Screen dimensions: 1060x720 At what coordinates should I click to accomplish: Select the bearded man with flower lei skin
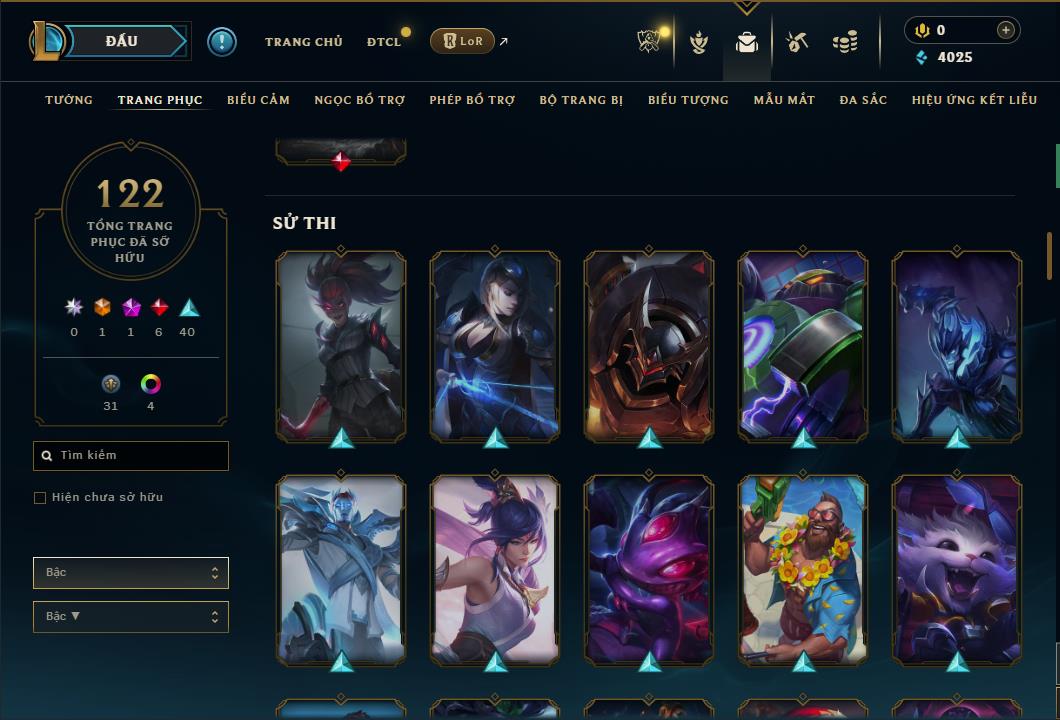[803, 570]
